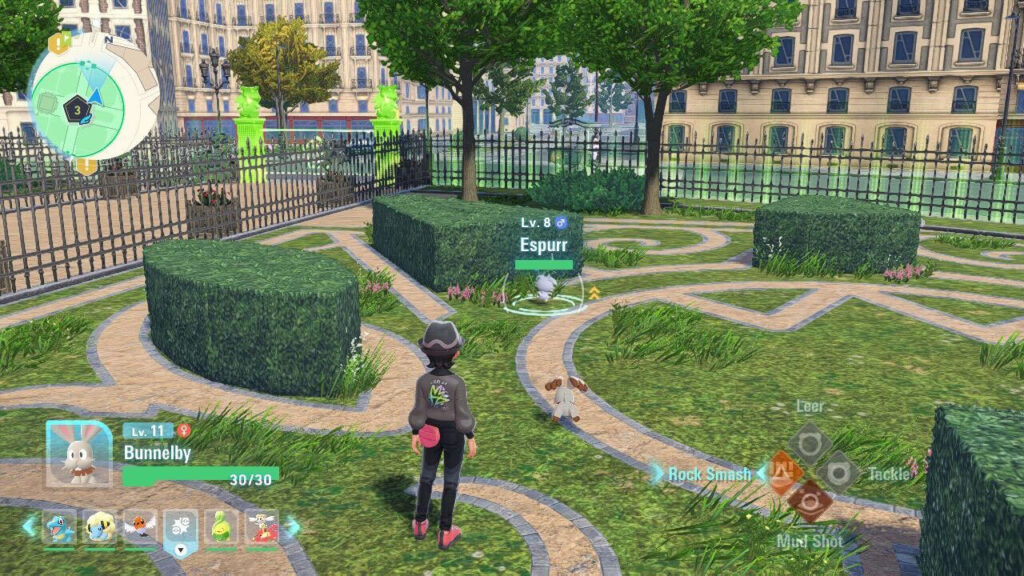Click the party bar left arrow

click(x=29, y=526)
